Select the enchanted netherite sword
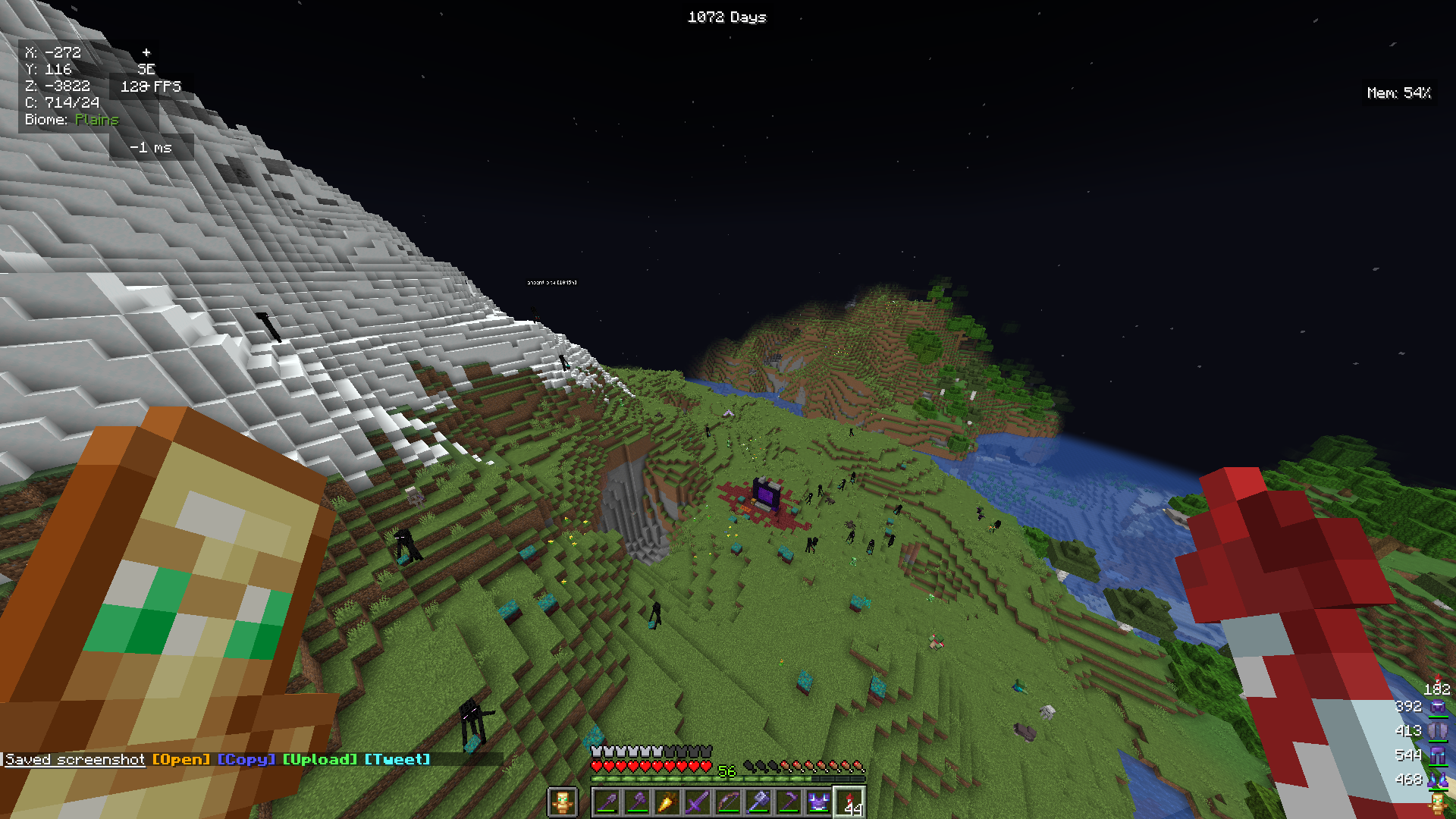Image resolution: width=1456 pixels, height=819 pixels. [698, 802]
